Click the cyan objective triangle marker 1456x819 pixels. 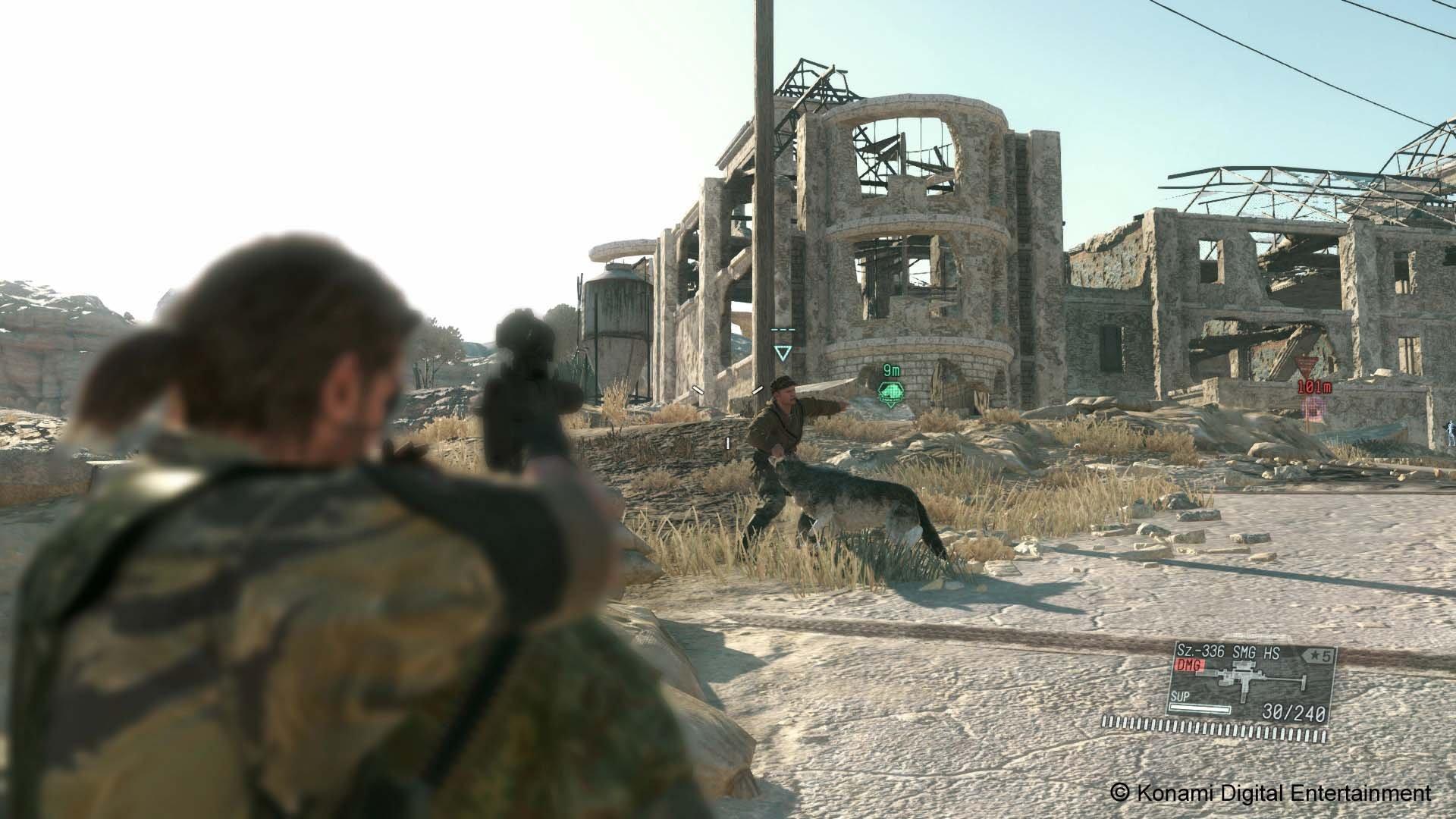coord(783,353)
